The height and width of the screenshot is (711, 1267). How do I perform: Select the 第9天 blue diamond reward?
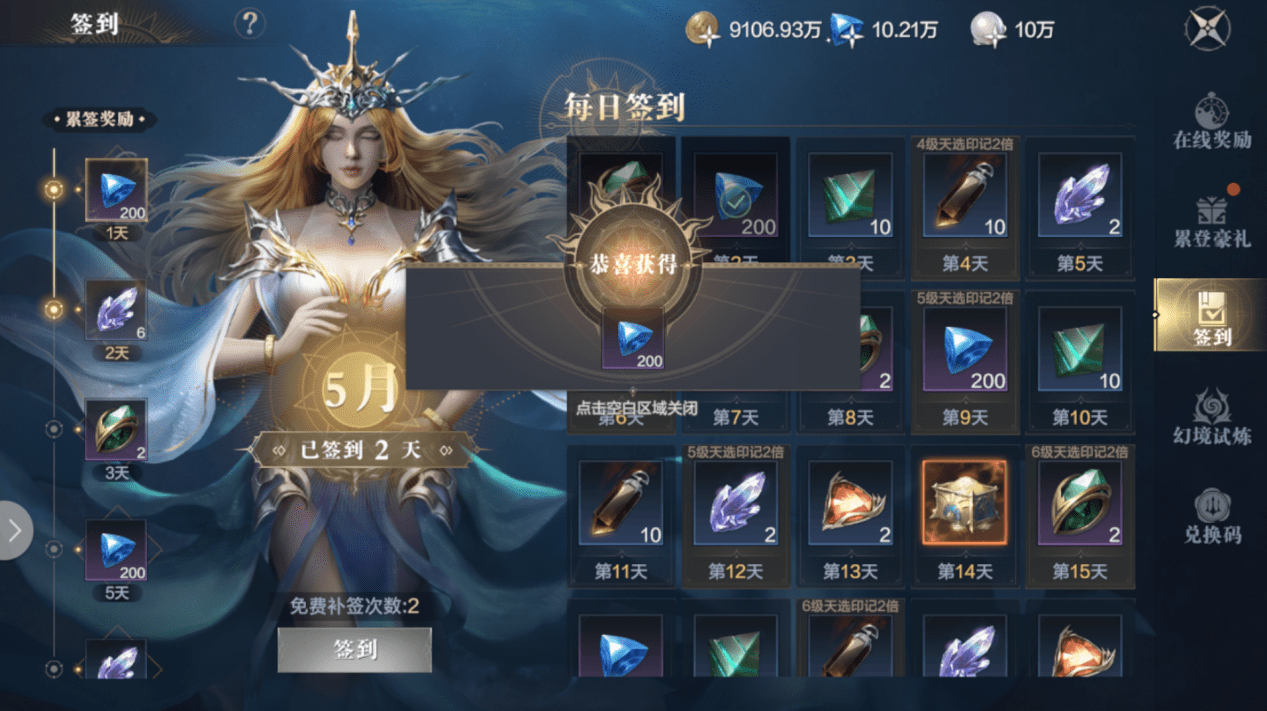click(964, 349)
